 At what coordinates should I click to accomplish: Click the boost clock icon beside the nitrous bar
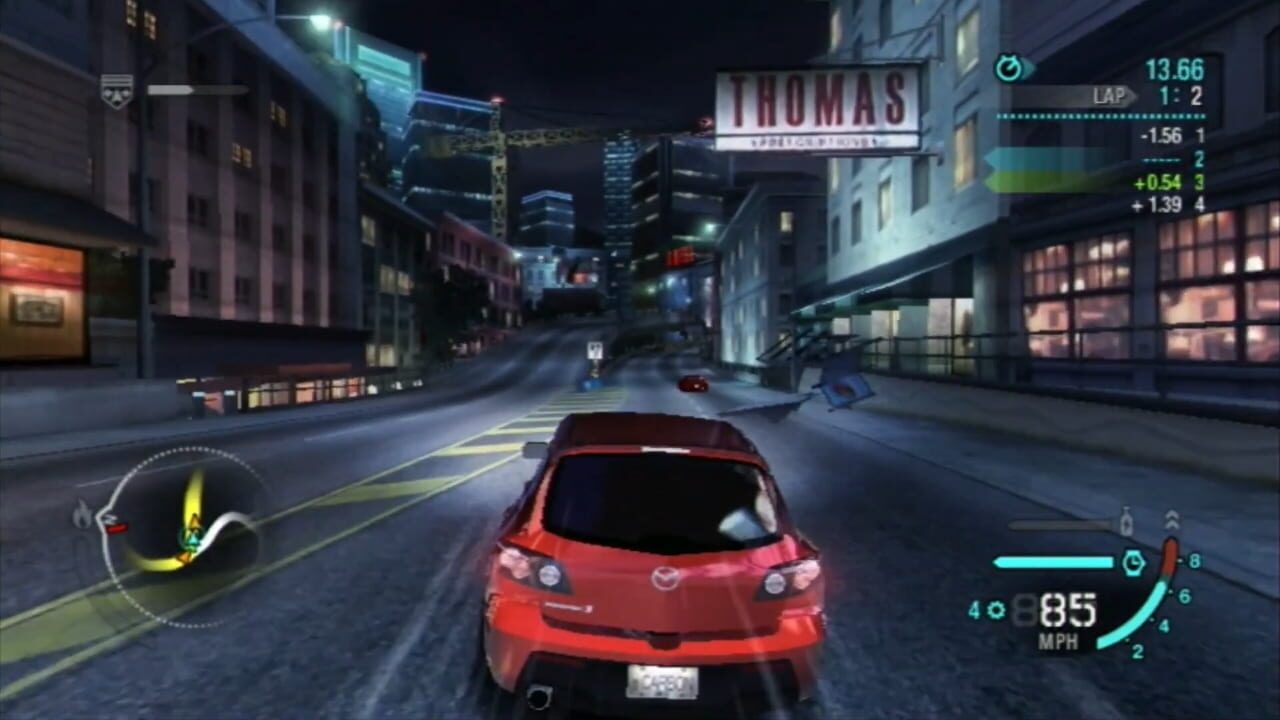[1133, 560]
